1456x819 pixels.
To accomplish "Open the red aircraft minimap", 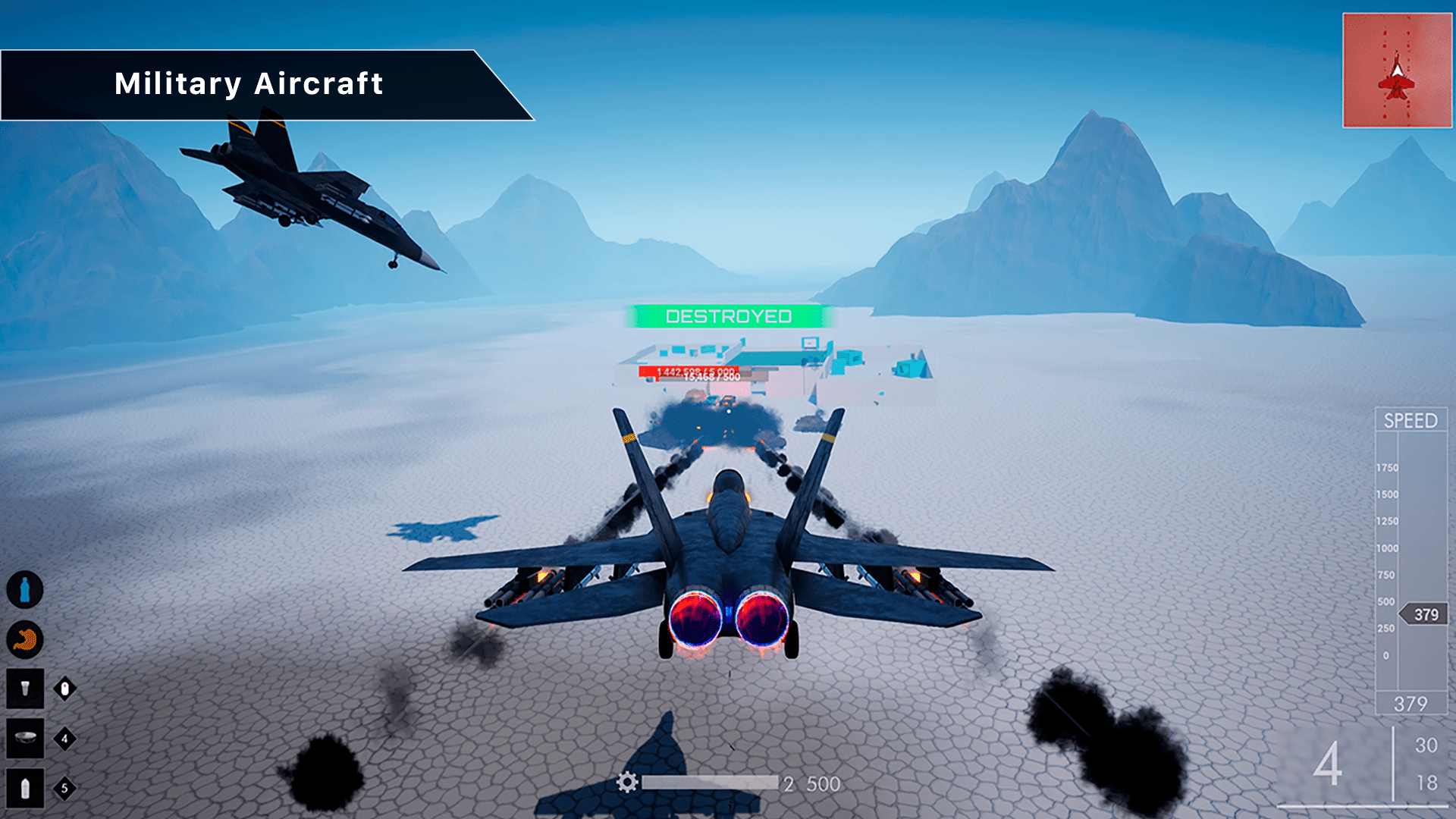I will click(x=1397, y=71).
